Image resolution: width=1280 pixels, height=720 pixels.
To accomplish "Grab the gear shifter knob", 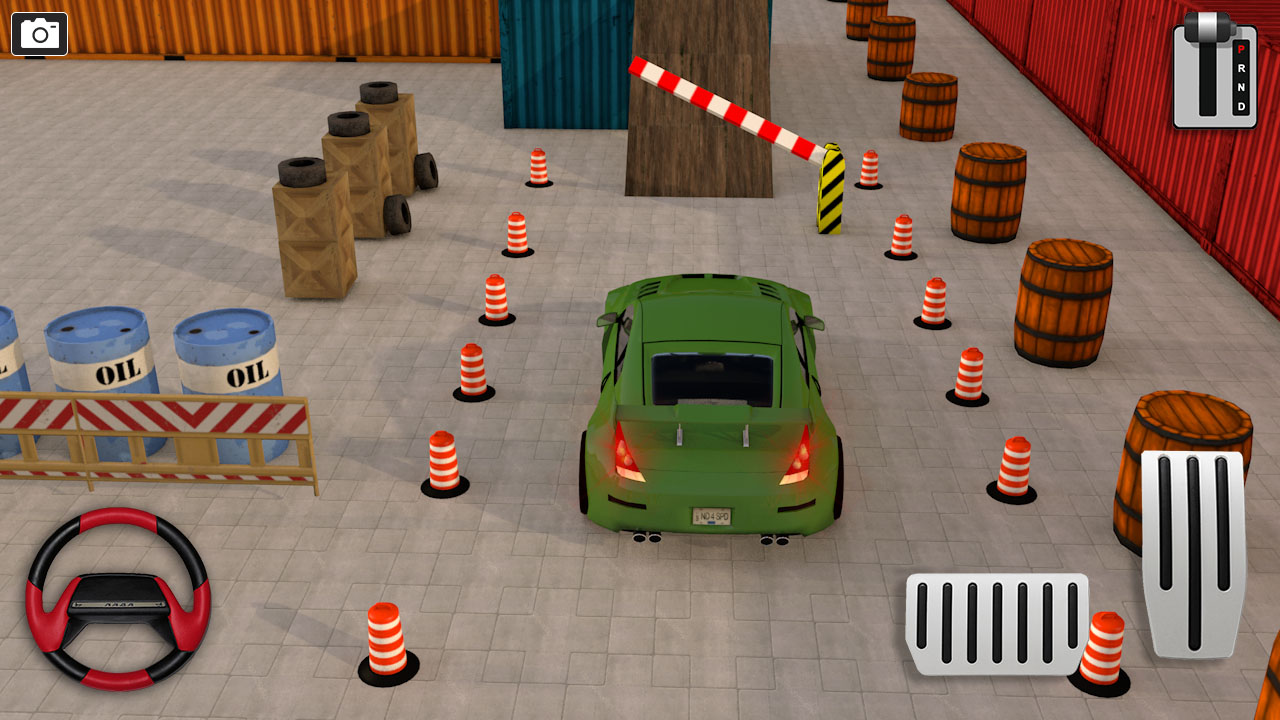I will coord(1207,26).
